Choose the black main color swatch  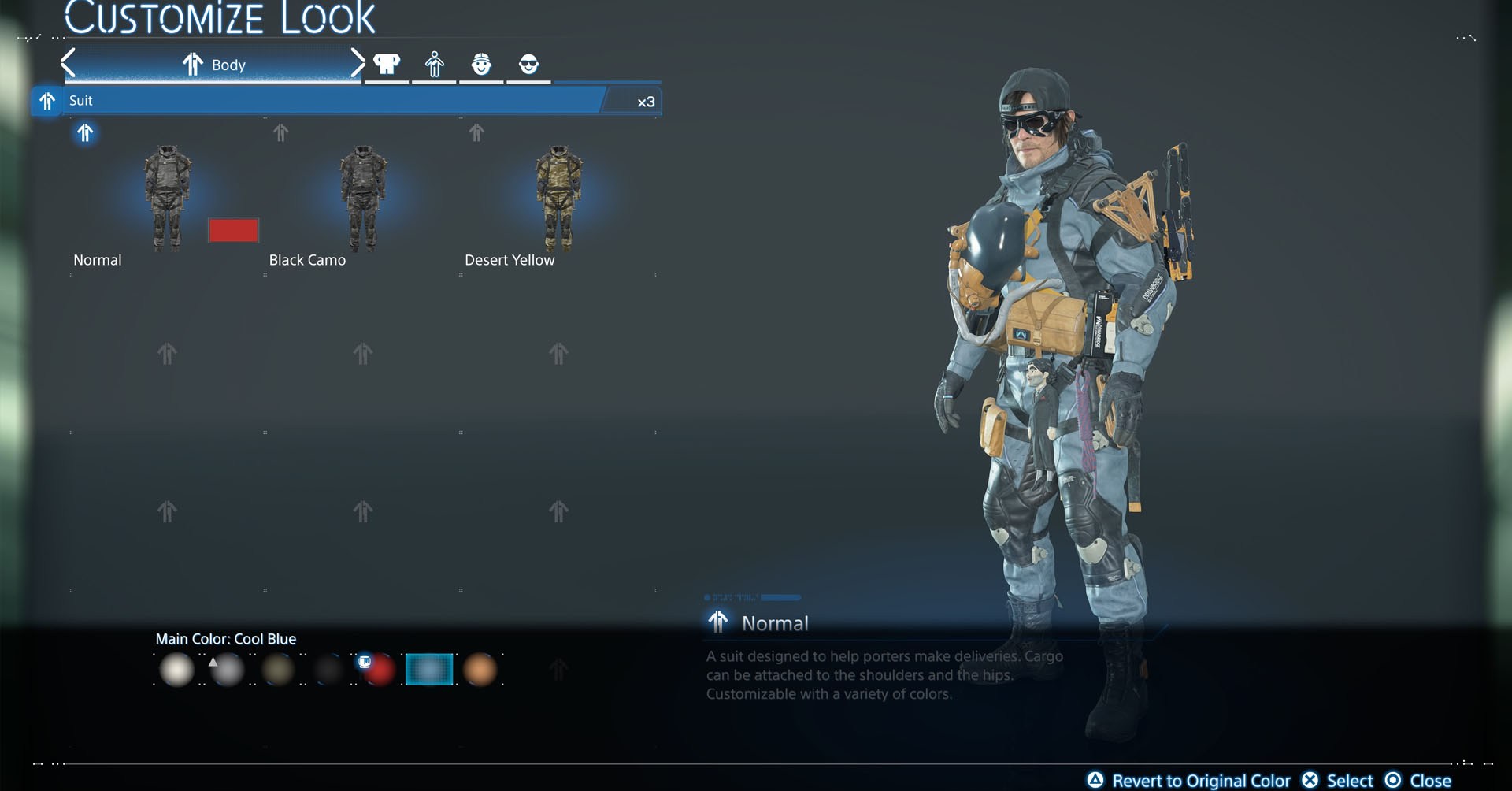point(328,670)
